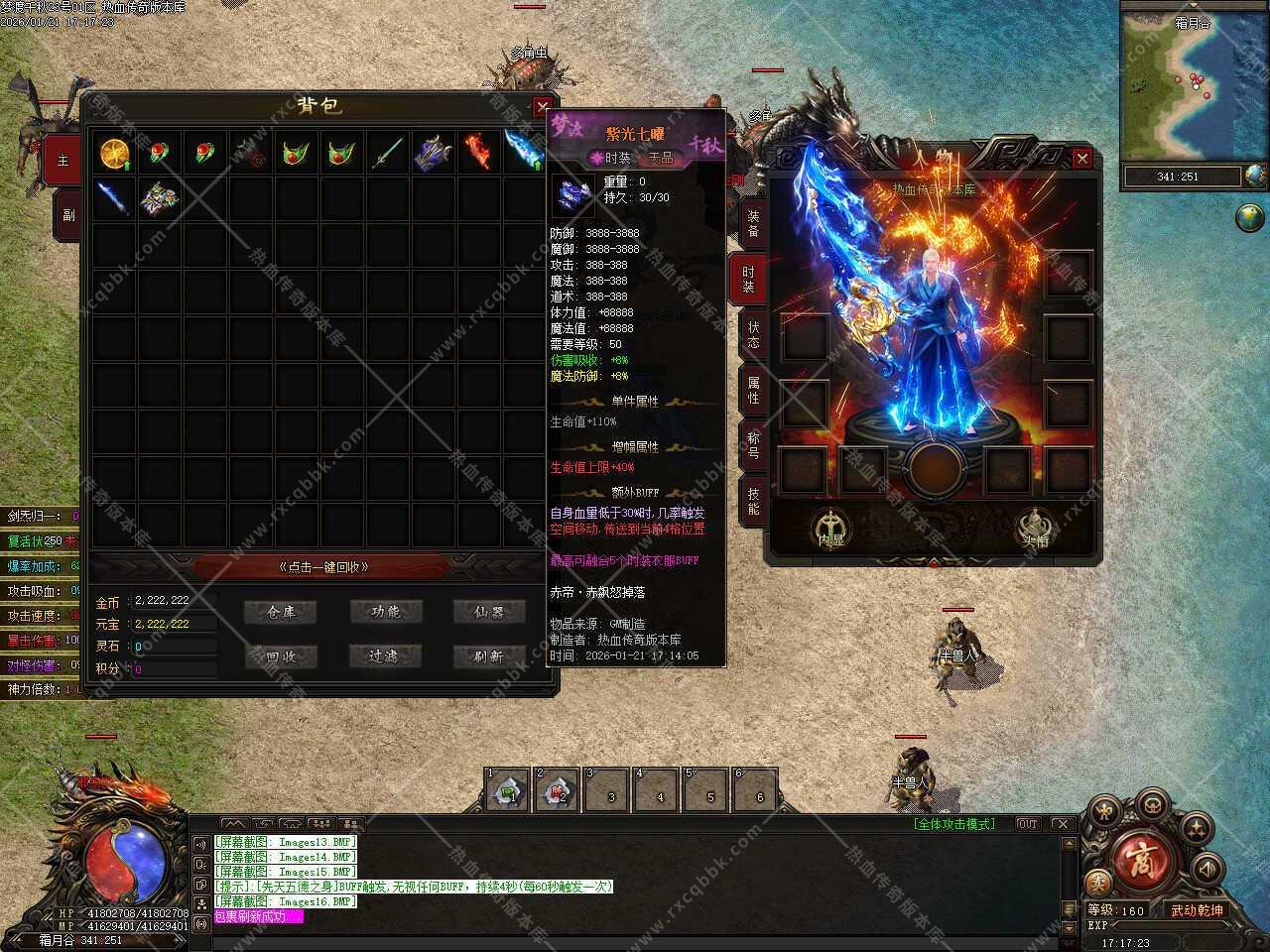Select the gold coin item in the bag

[x=114, y=154]
